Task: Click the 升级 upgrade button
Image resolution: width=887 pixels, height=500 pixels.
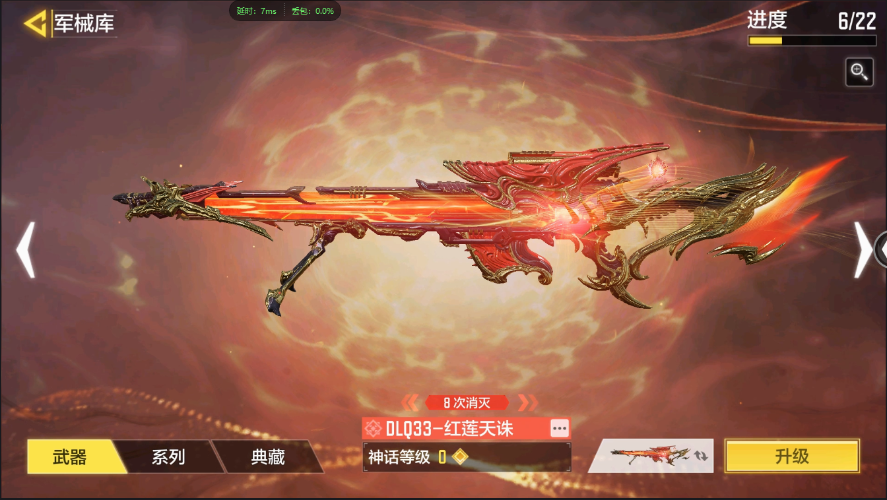Action: pyautogui.click(x=791, y=456)
